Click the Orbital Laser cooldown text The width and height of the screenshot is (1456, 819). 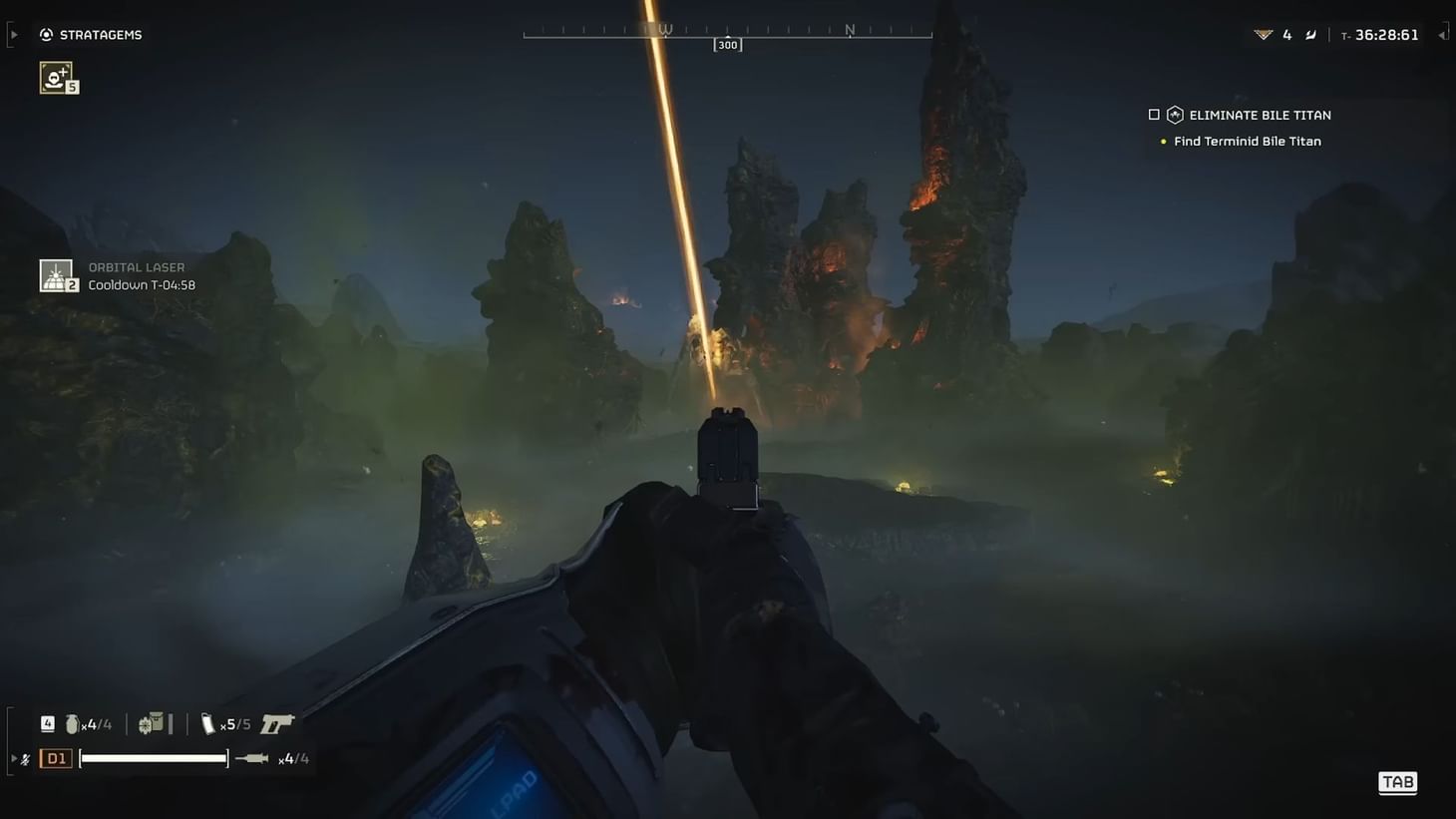pos(142,284)
